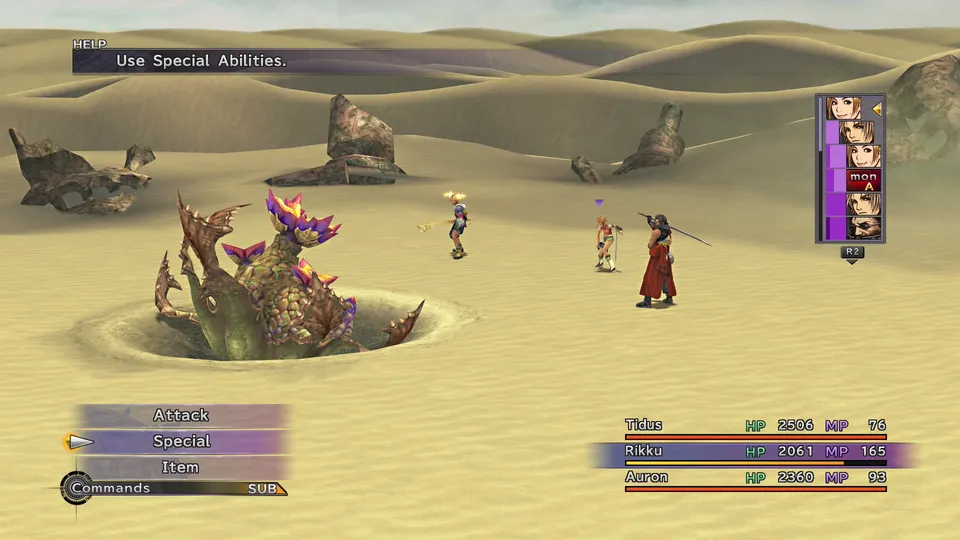
Task: Click Rikku's current-turn portrait beside the yellow arrow
Action: click(845, 108)
